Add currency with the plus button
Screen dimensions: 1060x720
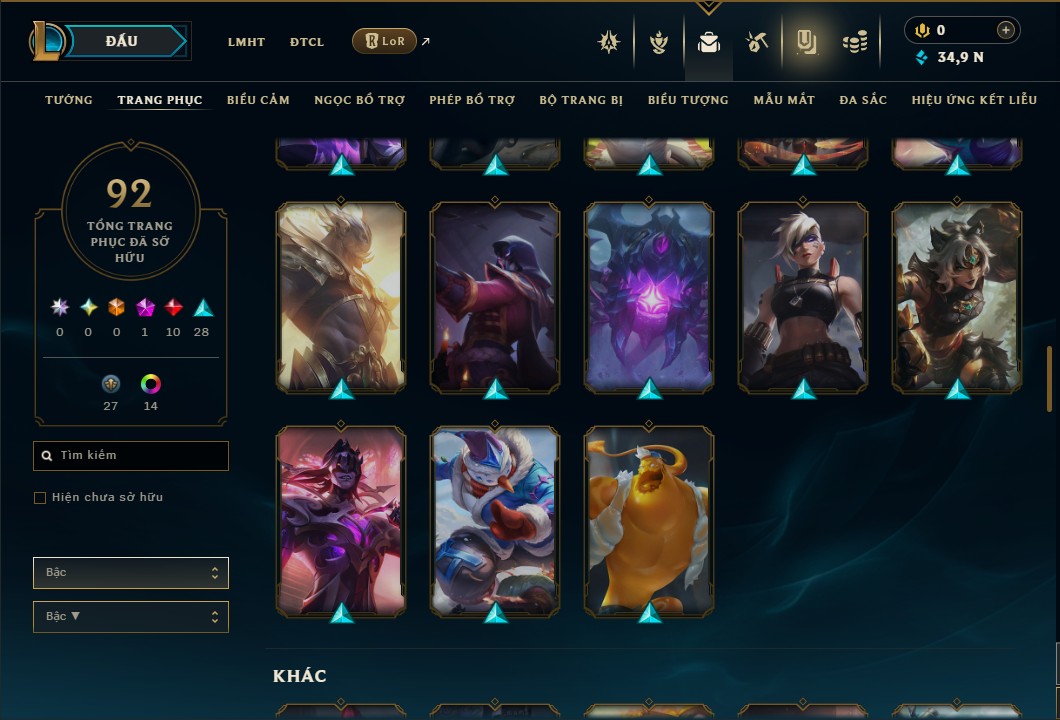point(1006,31)
